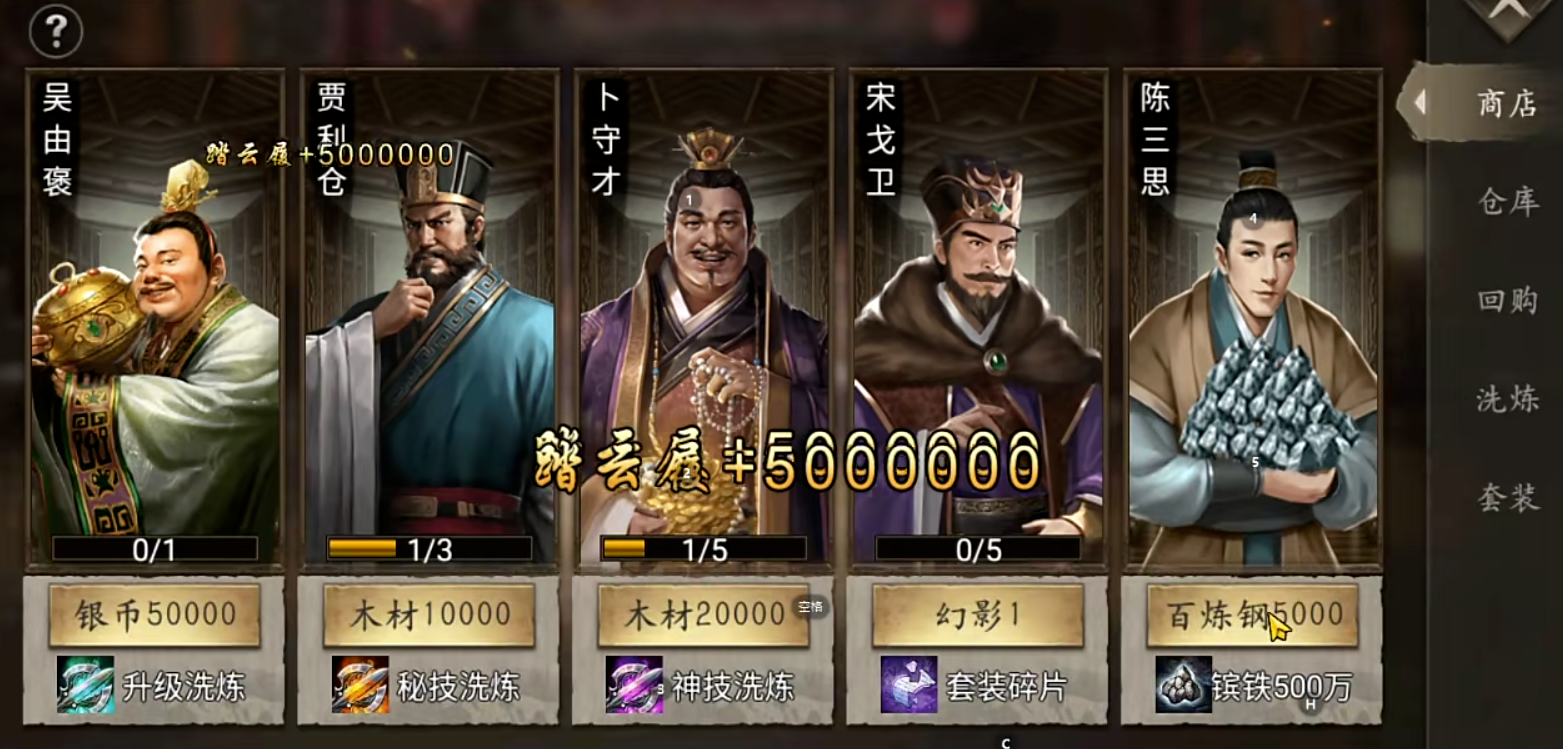Click 贾利仓's 1/3 progress bar

(430, 546)
